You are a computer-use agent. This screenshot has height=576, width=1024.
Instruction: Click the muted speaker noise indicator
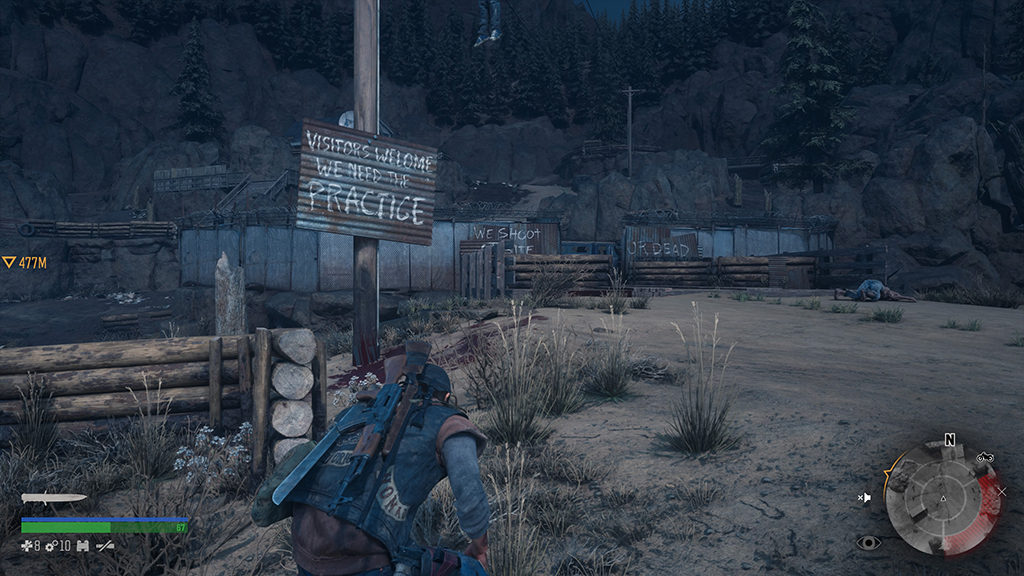tap(865, 497)
